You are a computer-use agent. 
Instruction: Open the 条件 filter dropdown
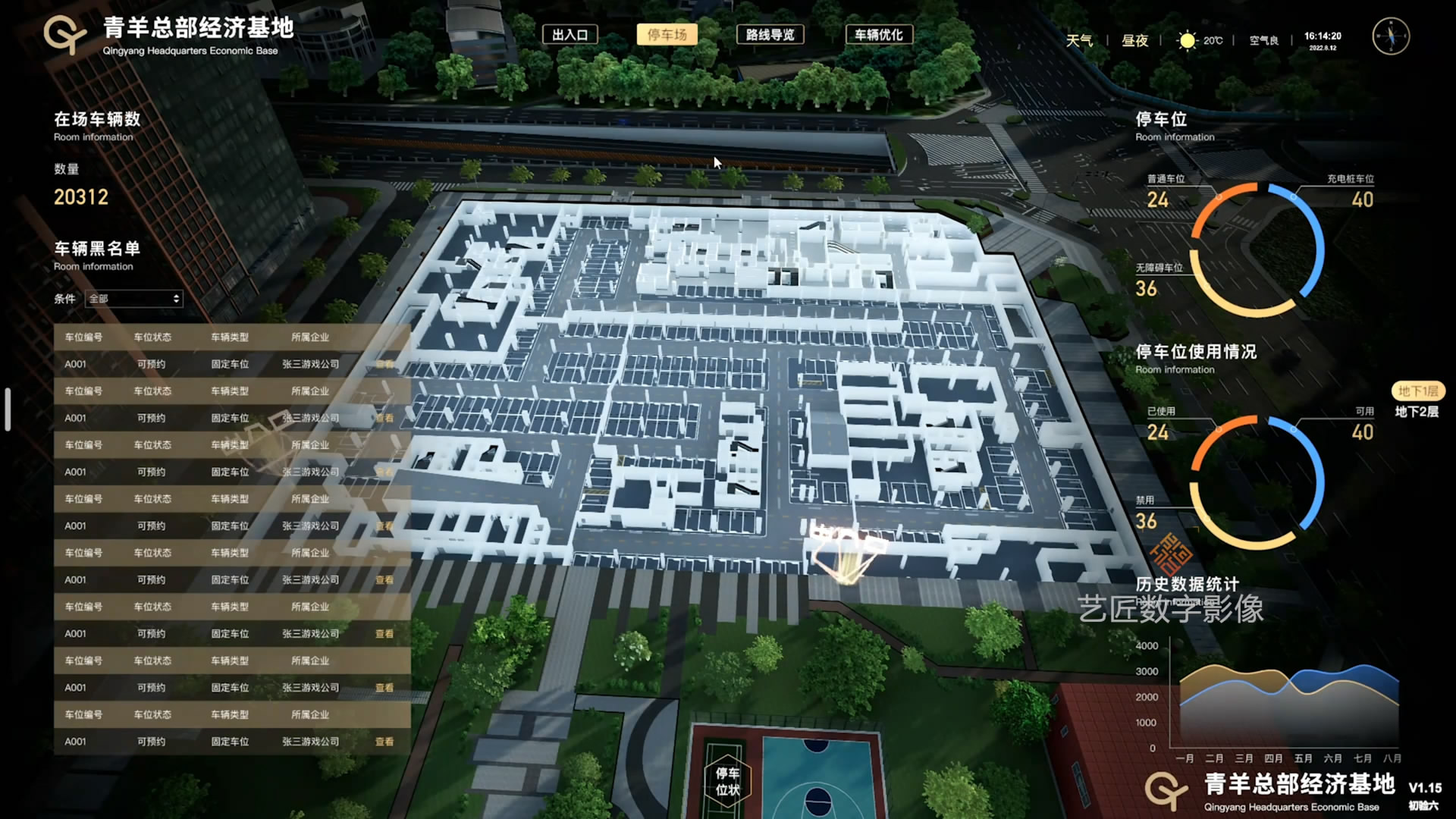click(134, 299)
